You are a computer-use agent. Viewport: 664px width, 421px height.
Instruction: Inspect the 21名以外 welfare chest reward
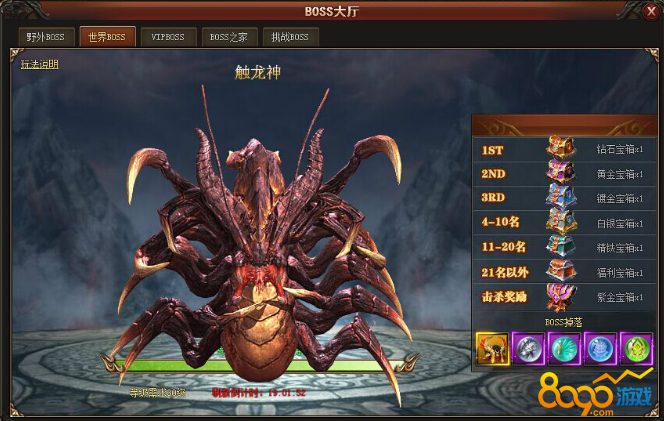(x=561, y=270)
